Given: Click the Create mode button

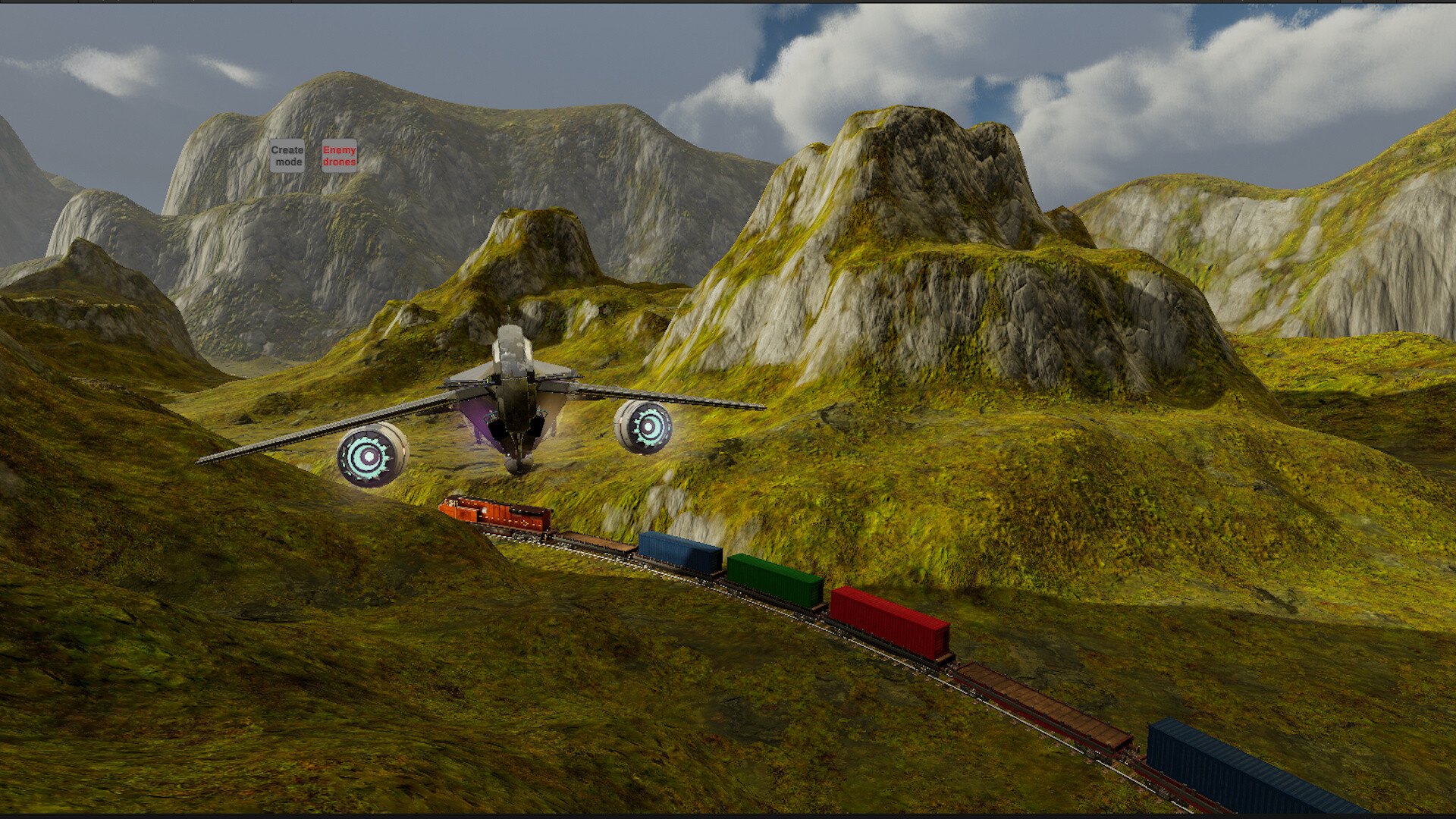Looking at the screenshot, I should [286, 157].
